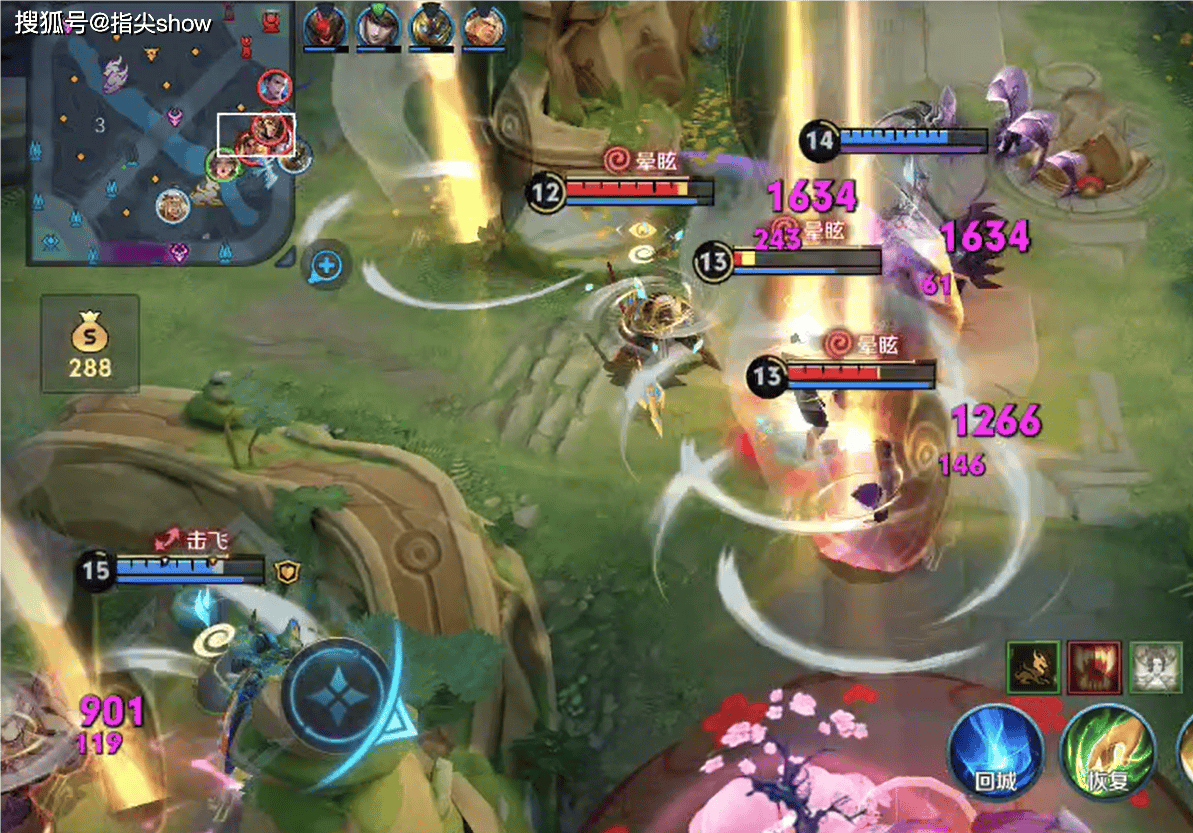The image size is (1193, 833).
Task: Activate the 回城 recall ability
Action: click(995, 752)
